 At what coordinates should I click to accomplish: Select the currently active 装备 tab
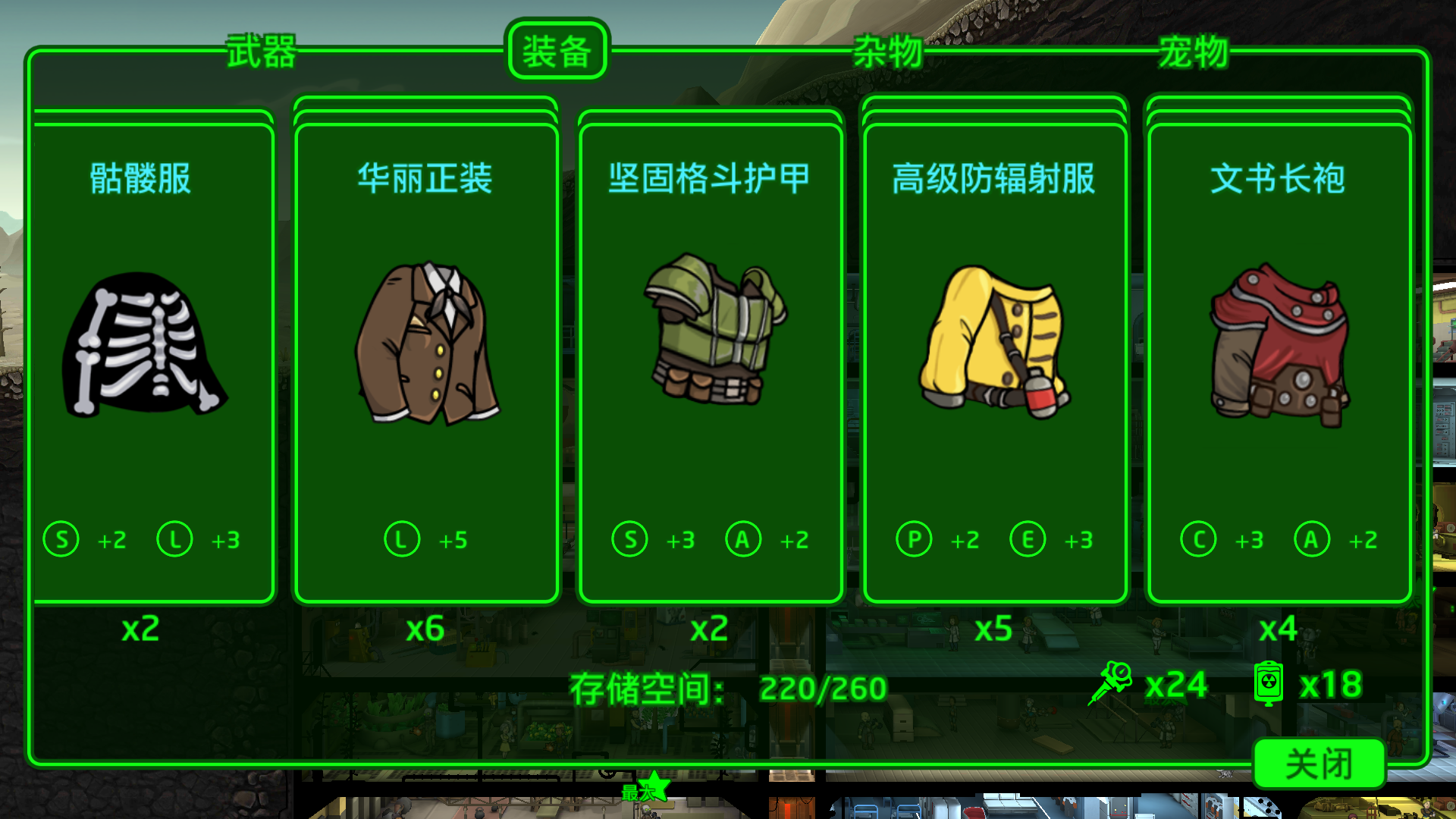coord(557,52)
